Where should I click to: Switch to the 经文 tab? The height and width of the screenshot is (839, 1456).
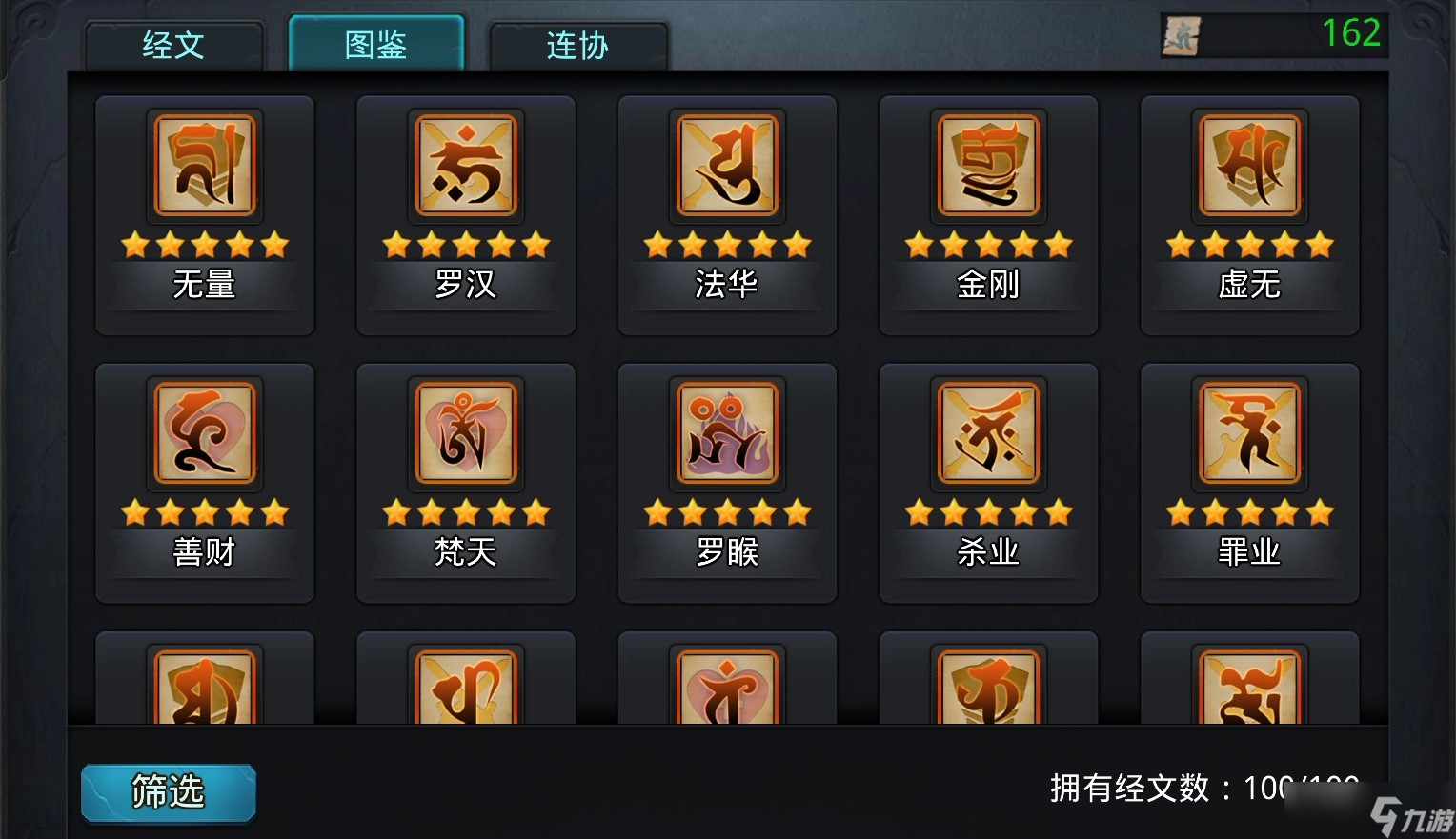click(173, 46)
